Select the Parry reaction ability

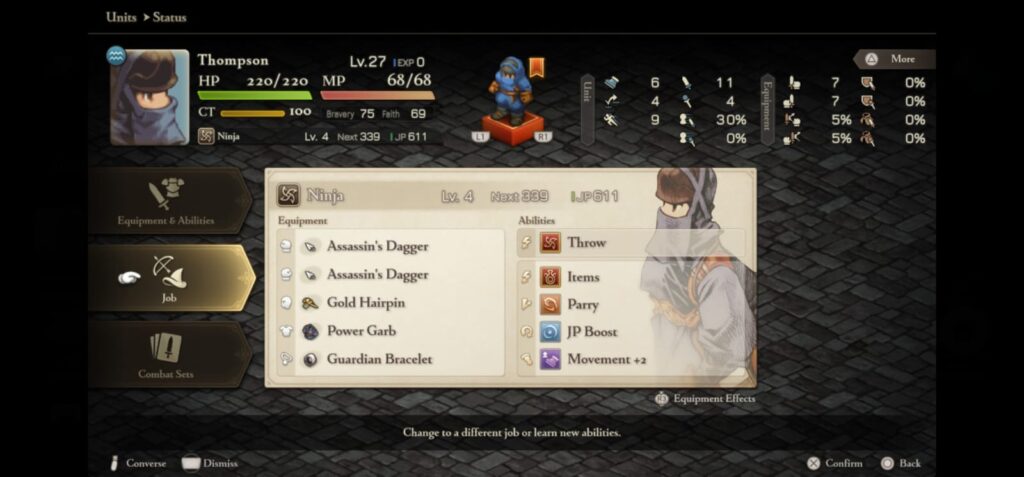(628, 304)
